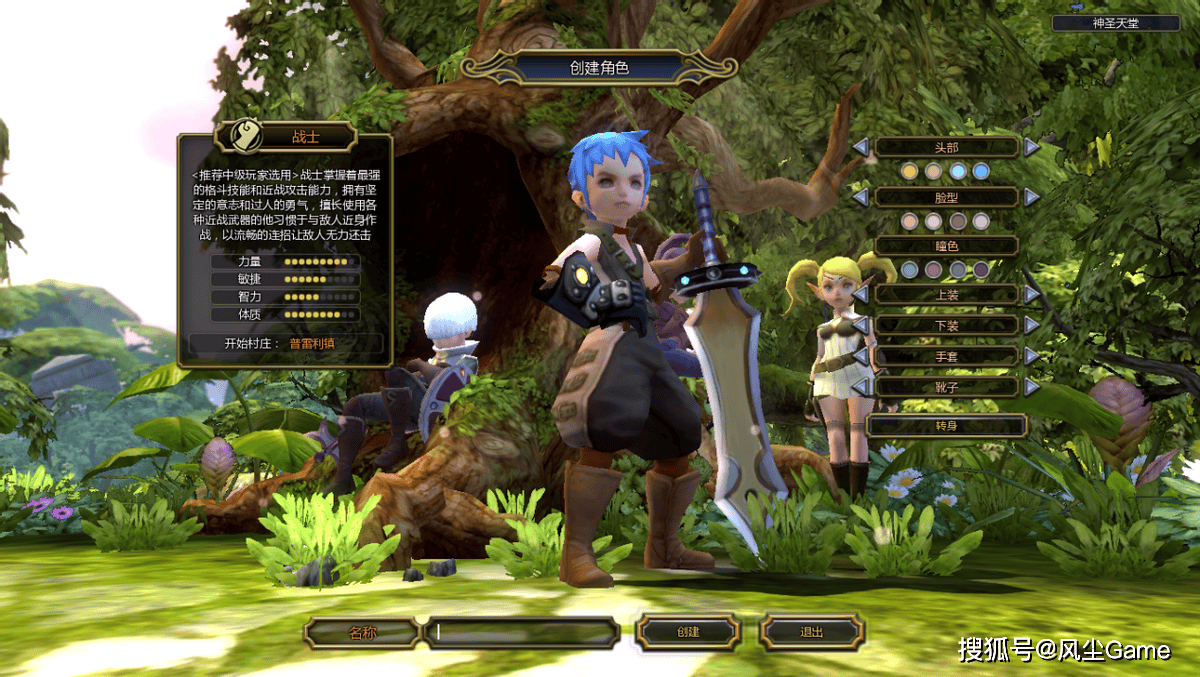The image size is (1200, 677).
Task: Pick the bright blue hair color swatch
Action: 981,171
